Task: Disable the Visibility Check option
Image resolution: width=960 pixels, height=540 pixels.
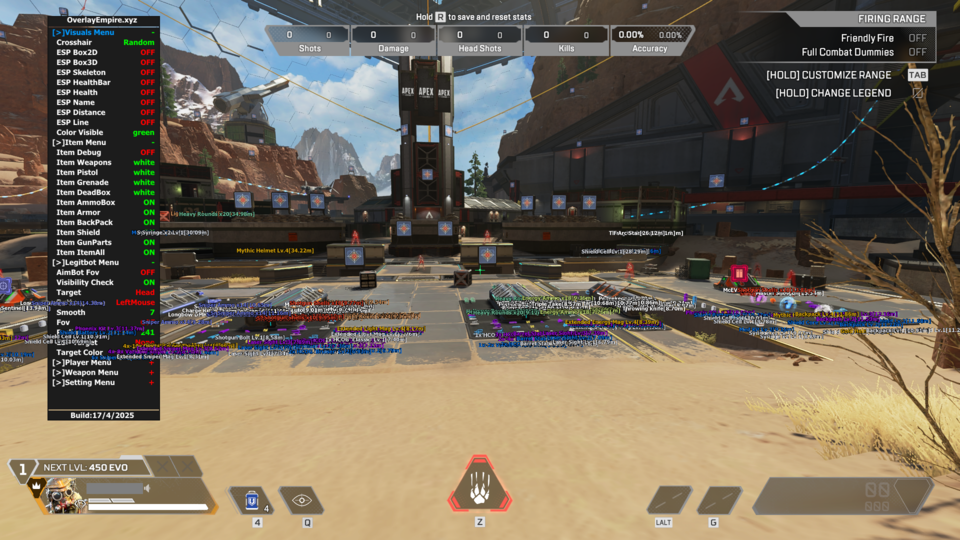Action: point(148,282)
